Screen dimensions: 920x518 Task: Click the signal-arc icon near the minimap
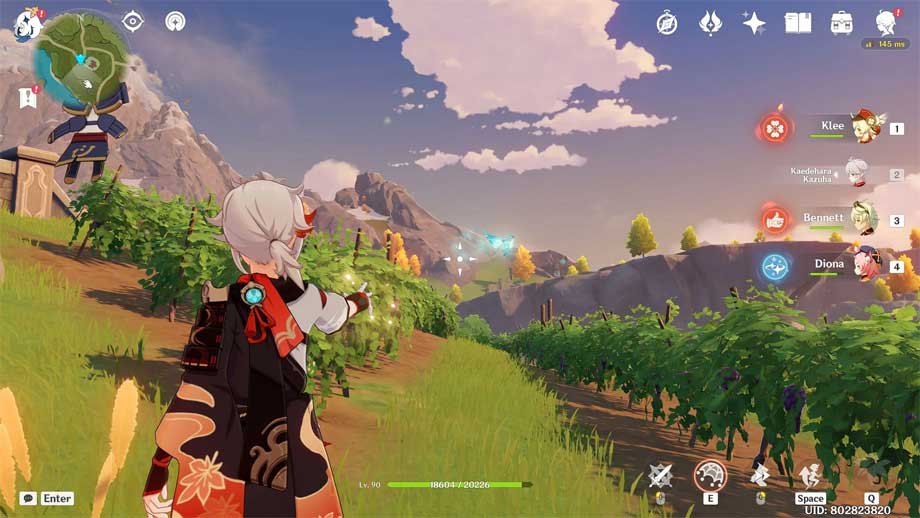(x=175, y=20)
